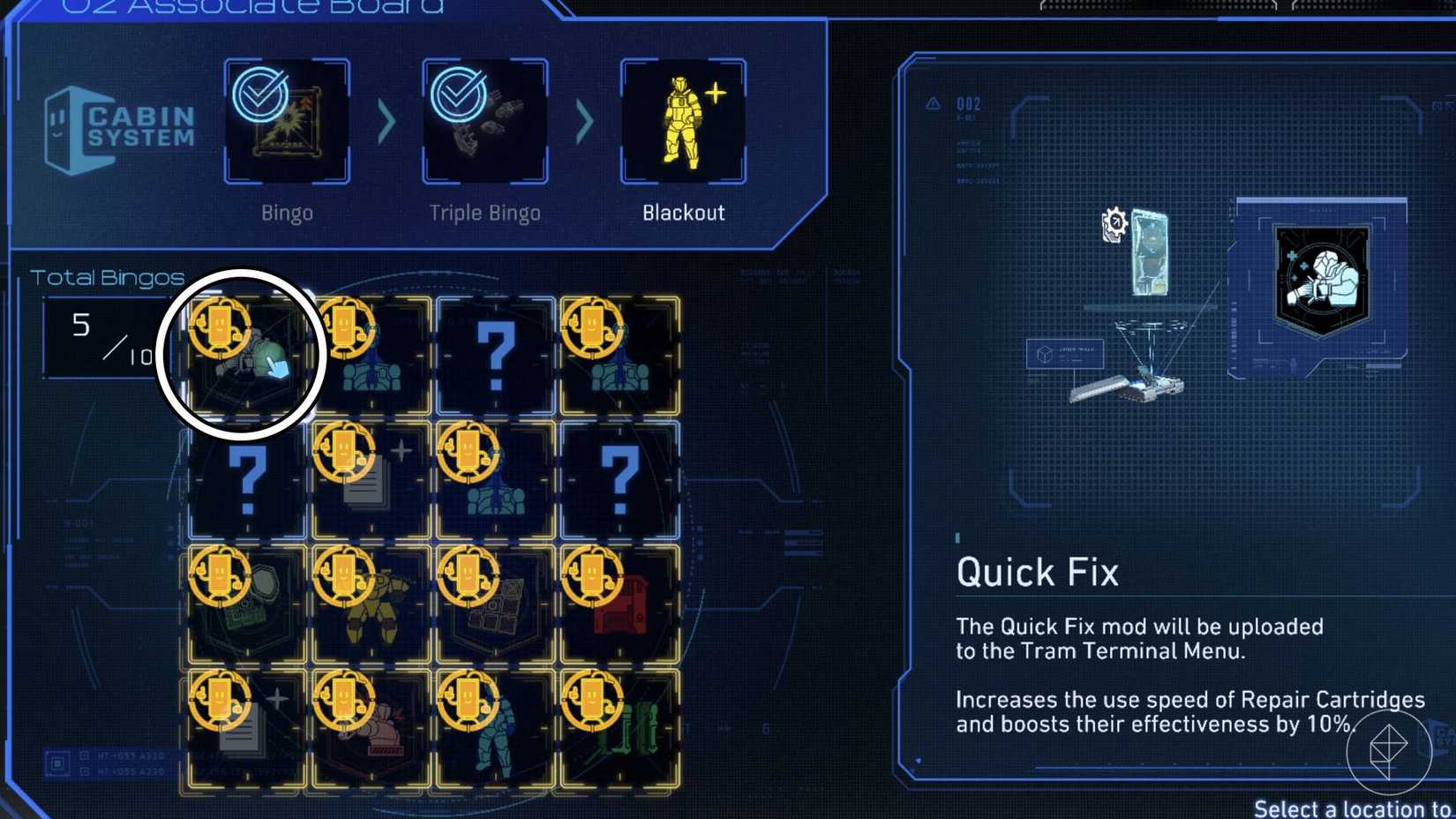Open the 02 Associate Board header
The height and width of the screenshot is (819, 1456).
coord(247,7)
